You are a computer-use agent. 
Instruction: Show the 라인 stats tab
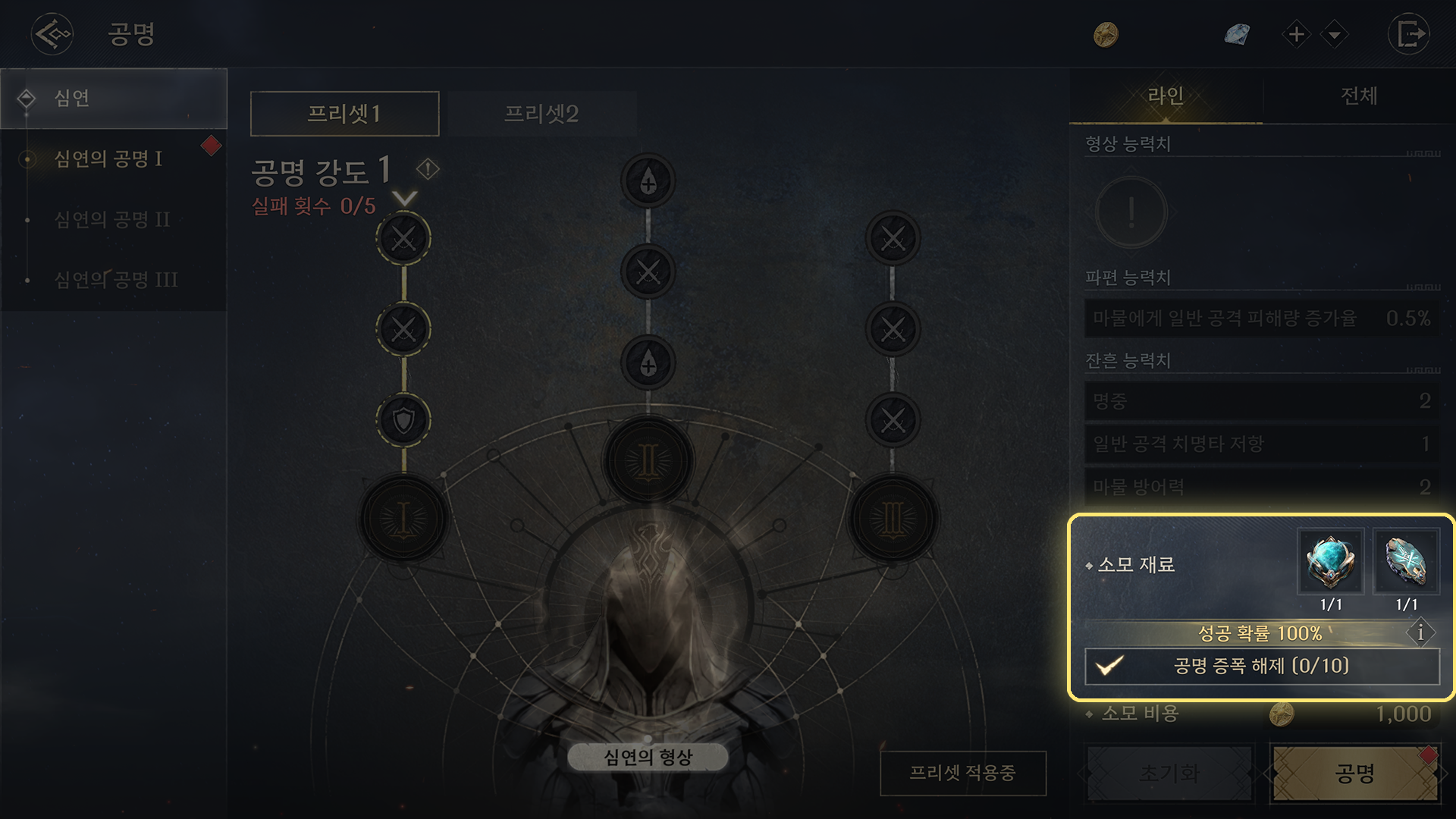(x=1166, y=96)
